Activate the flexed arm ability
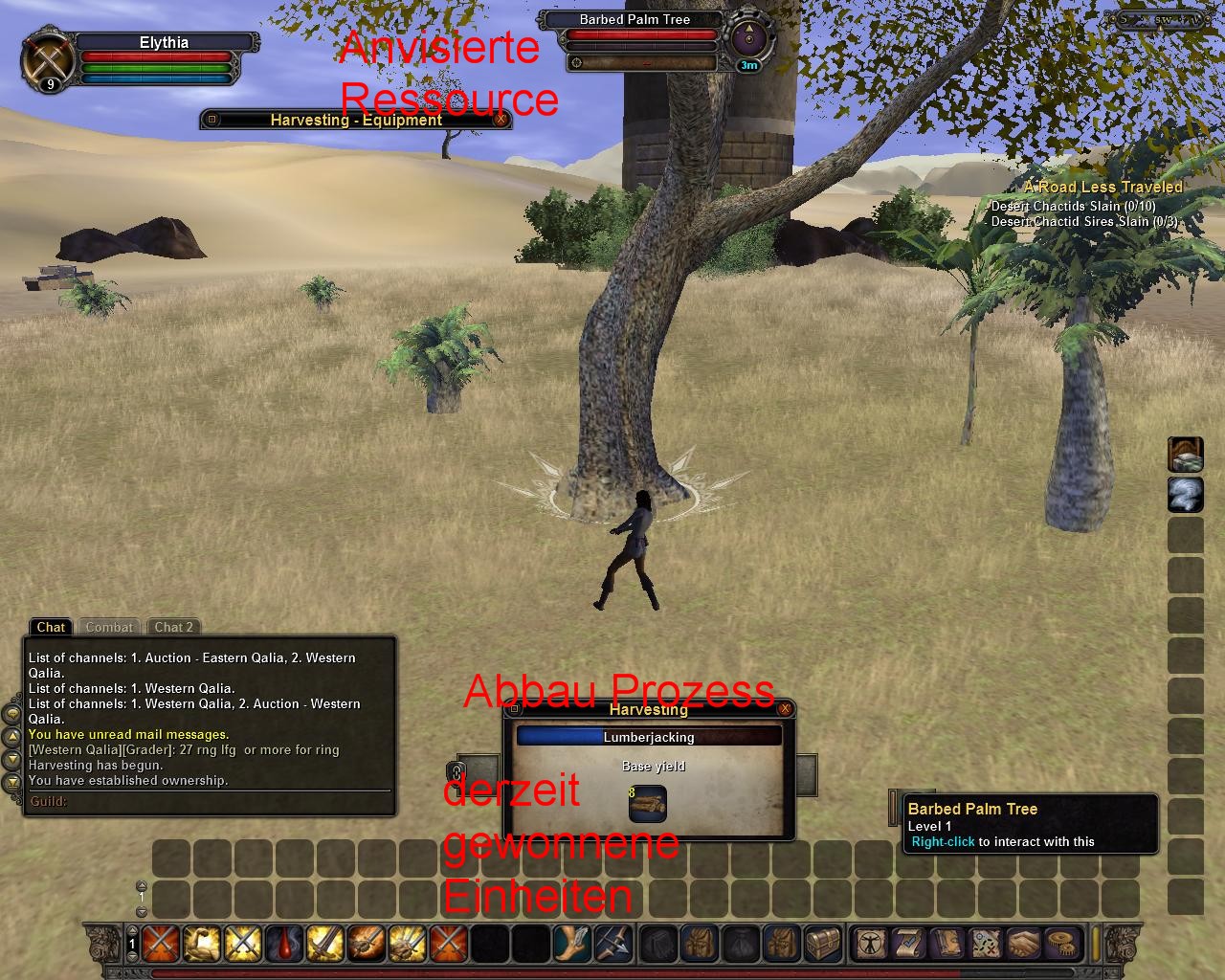 (x=202, y=944)
